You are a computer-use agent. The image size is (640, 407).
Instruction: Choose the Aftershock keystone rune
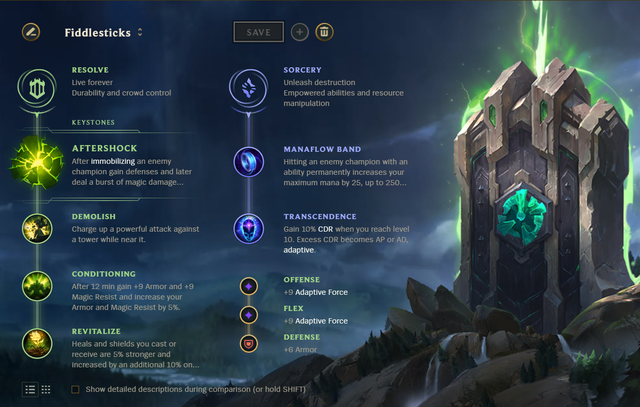(x=37, y=161)
